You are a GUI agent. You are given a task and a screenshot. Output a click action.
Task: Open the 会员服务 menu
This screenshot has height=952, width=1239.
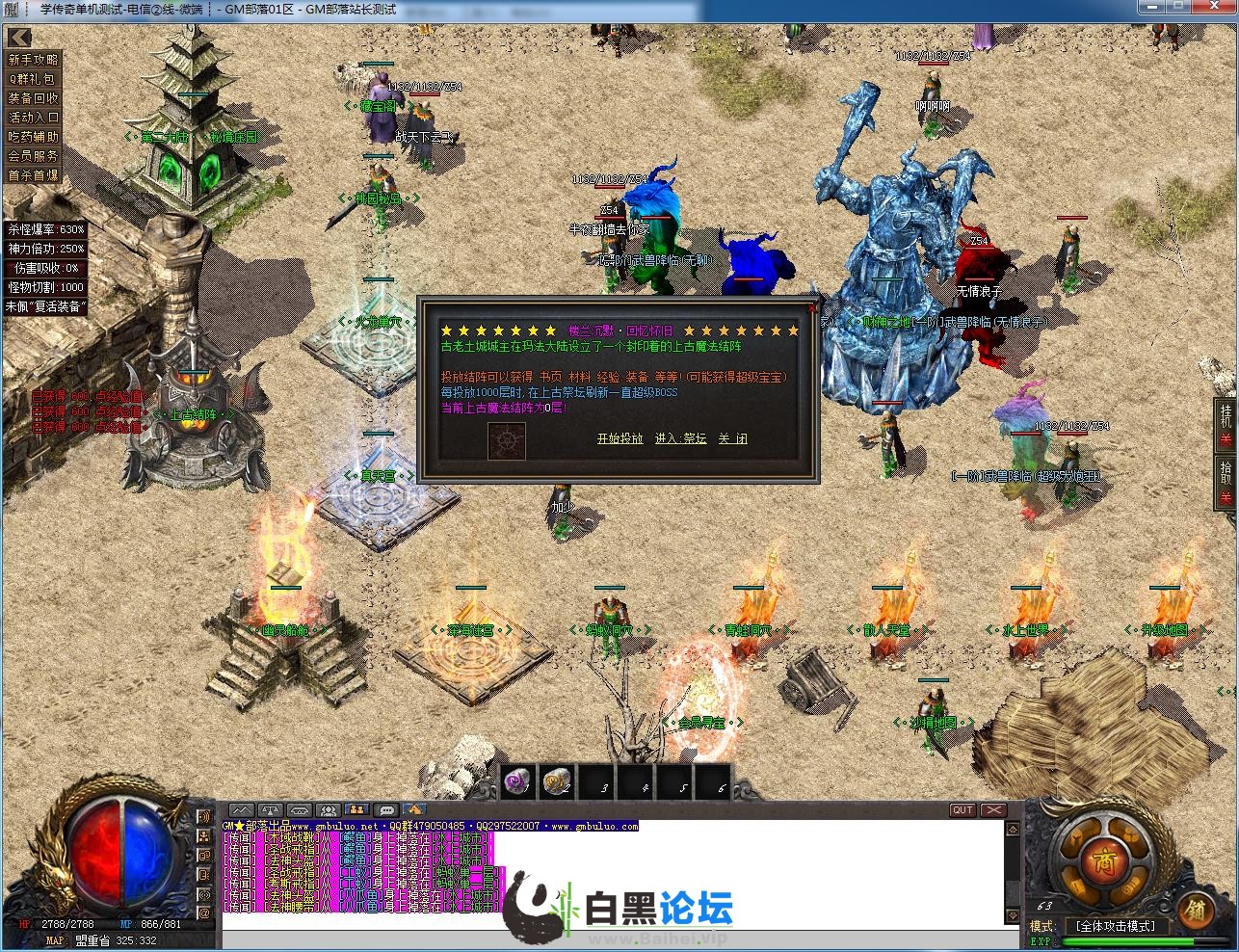(34, 156)
